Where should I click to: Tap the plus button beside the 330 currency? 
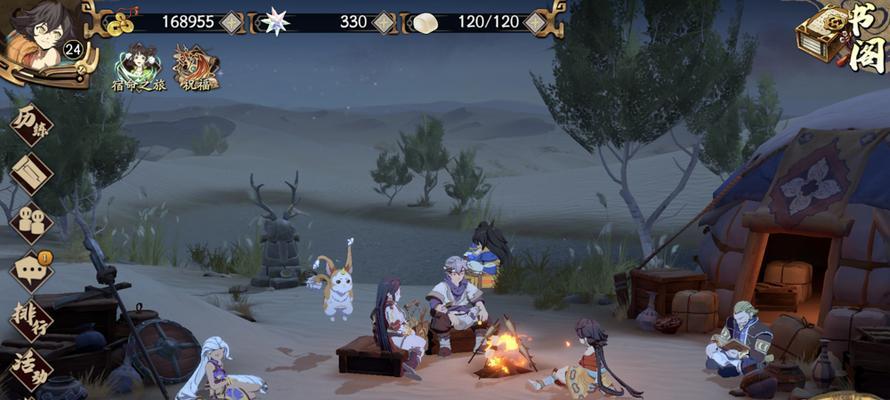click(x=383, y=21)
